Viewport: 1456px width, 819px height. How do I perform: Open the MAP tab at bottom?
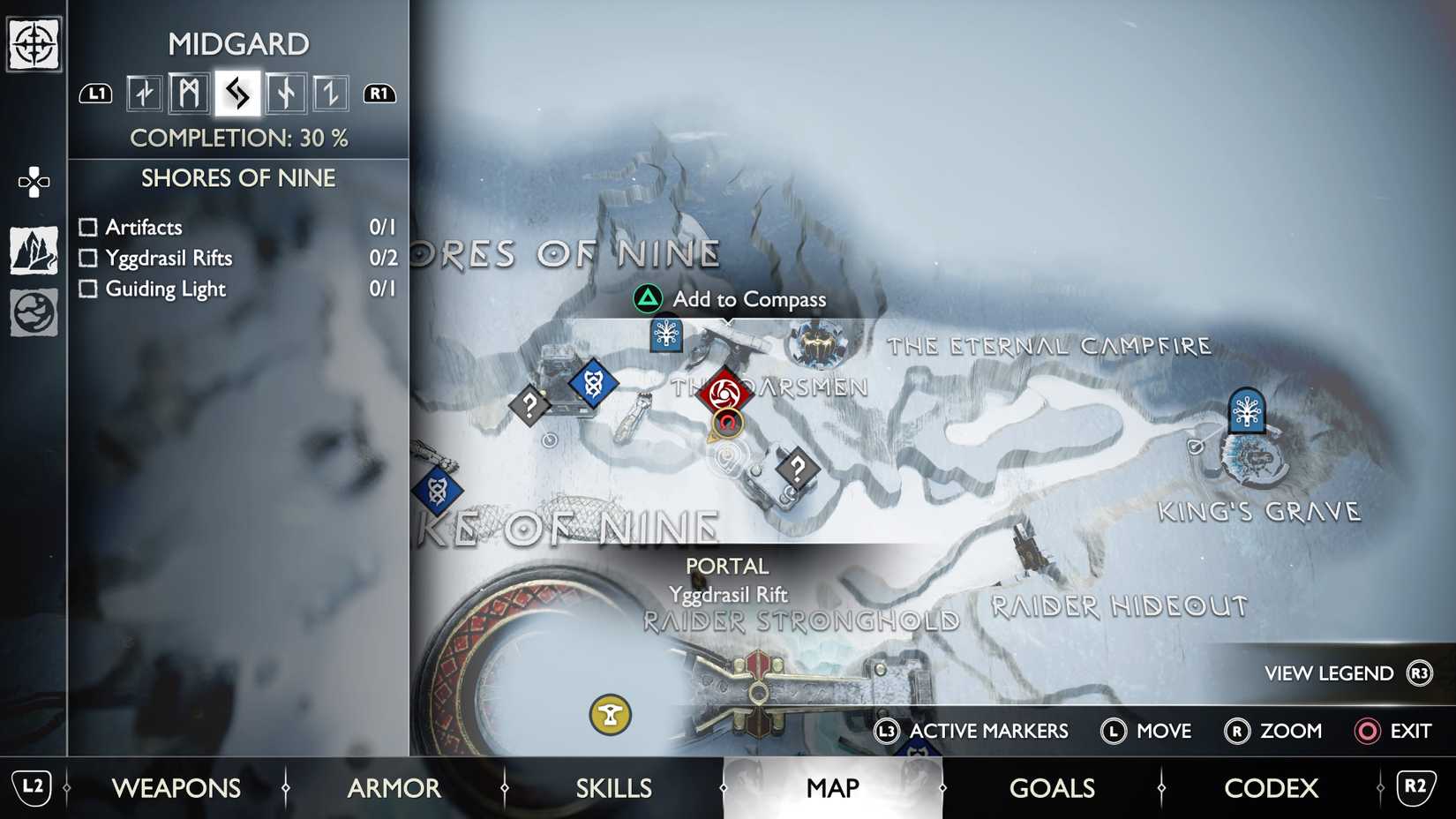pos(833,788)
